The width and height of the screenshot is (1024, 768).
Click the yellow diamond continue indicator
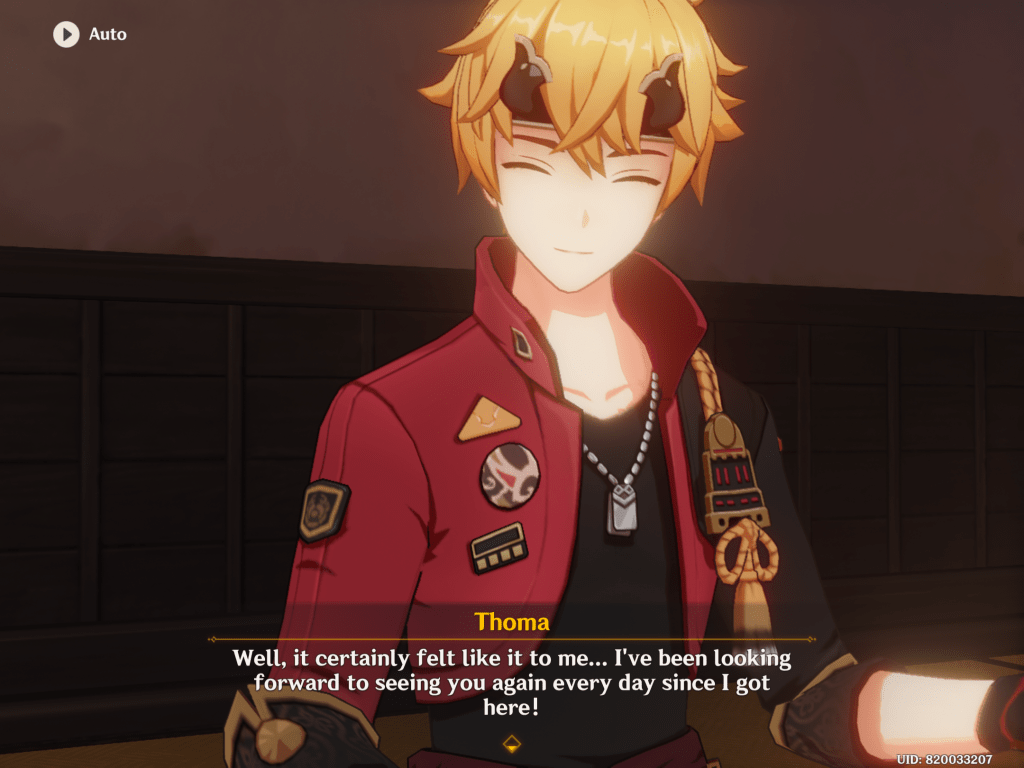coord(511,743)
